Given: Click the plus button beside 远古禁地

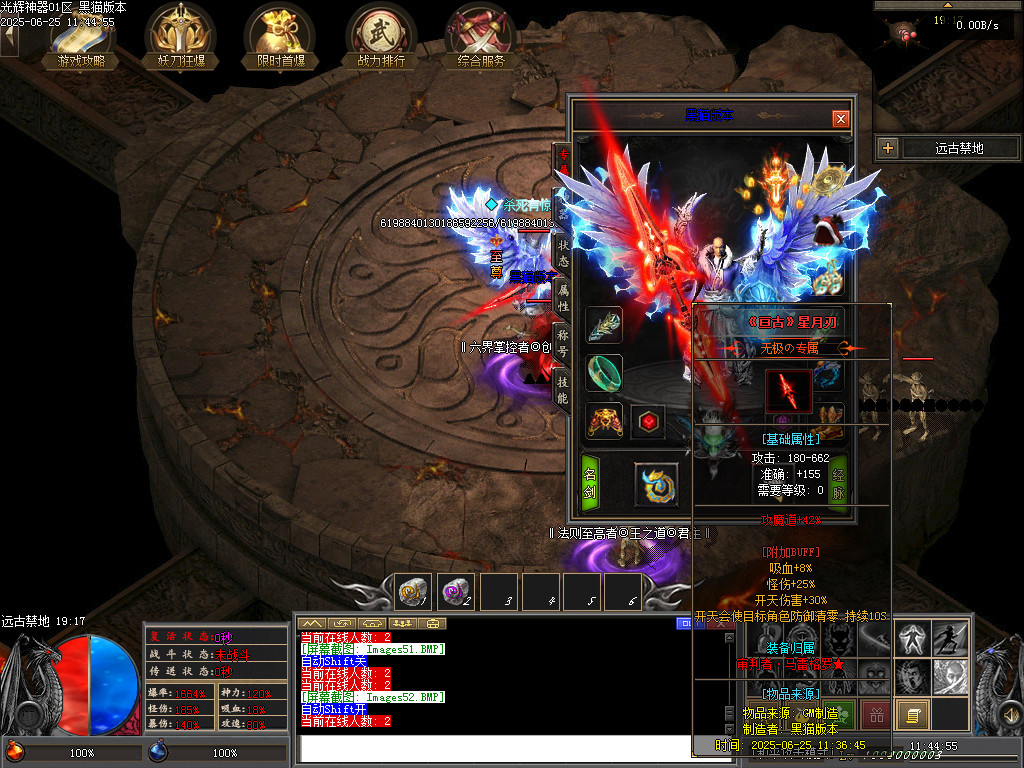Looking at the screenshot, I should pyautogui.click(x=888, y=148).
